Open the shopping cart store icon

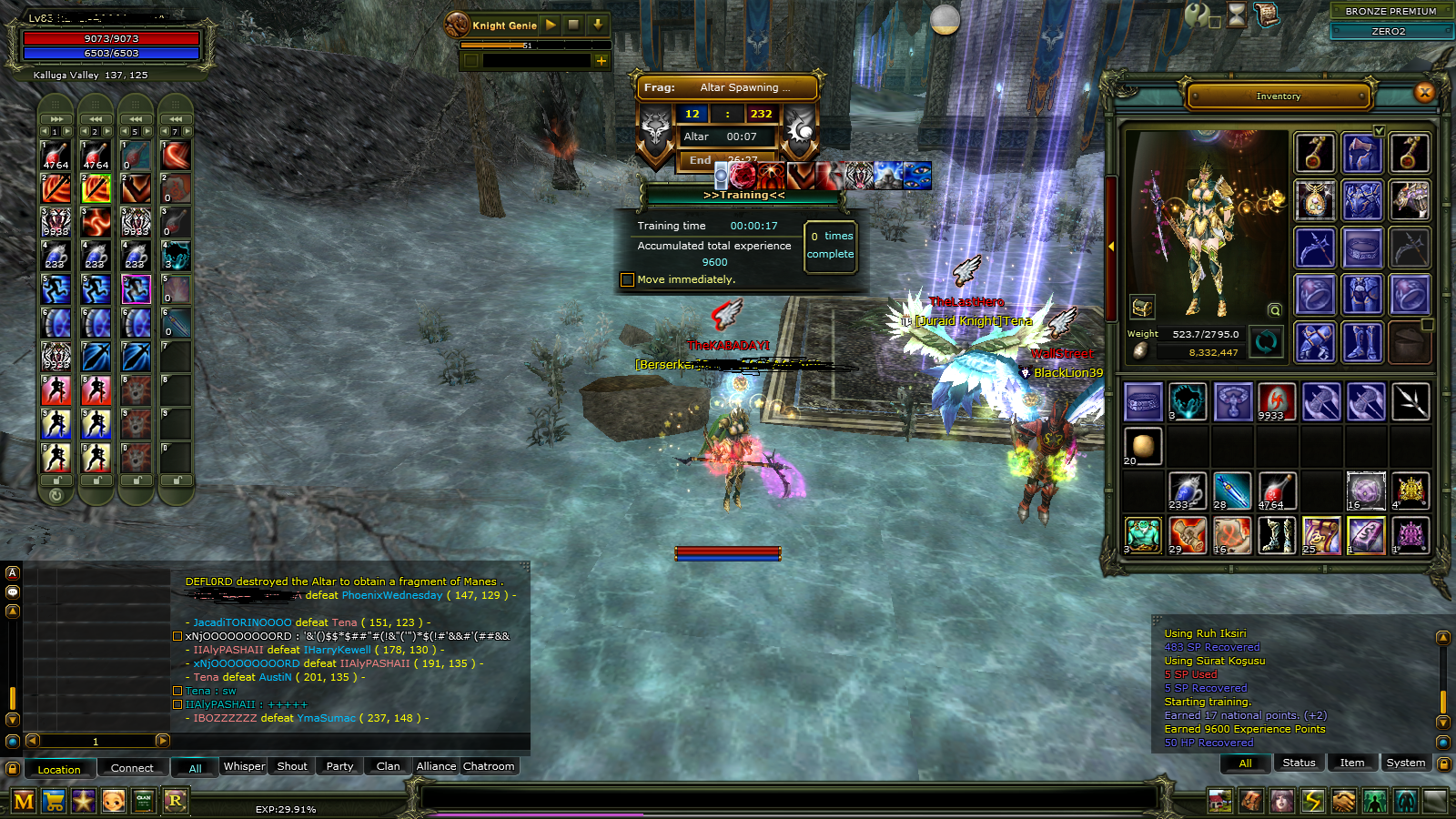pyautogui.click(x=54, y=802)
